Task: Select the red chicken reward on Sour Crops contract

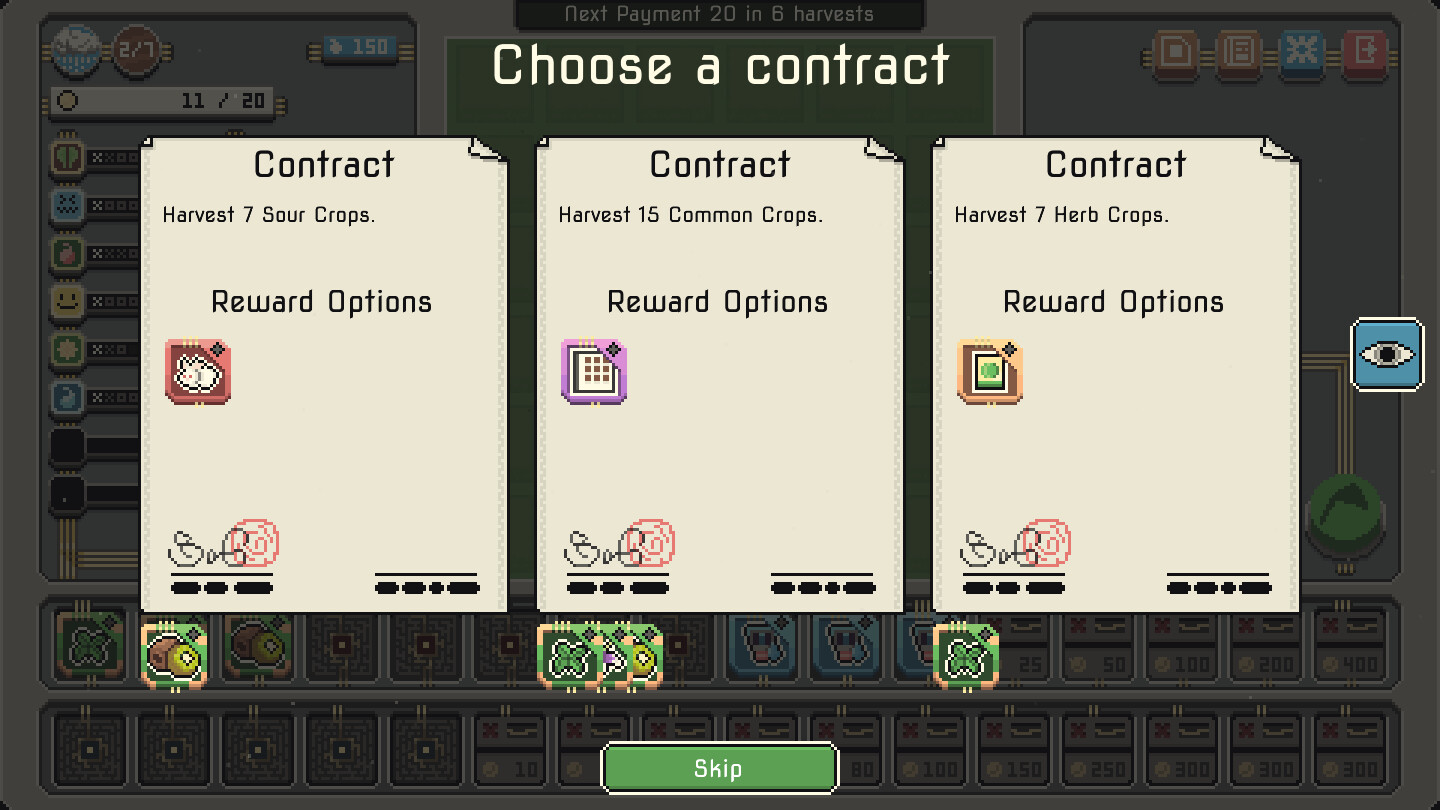Action: pos(197,372)
